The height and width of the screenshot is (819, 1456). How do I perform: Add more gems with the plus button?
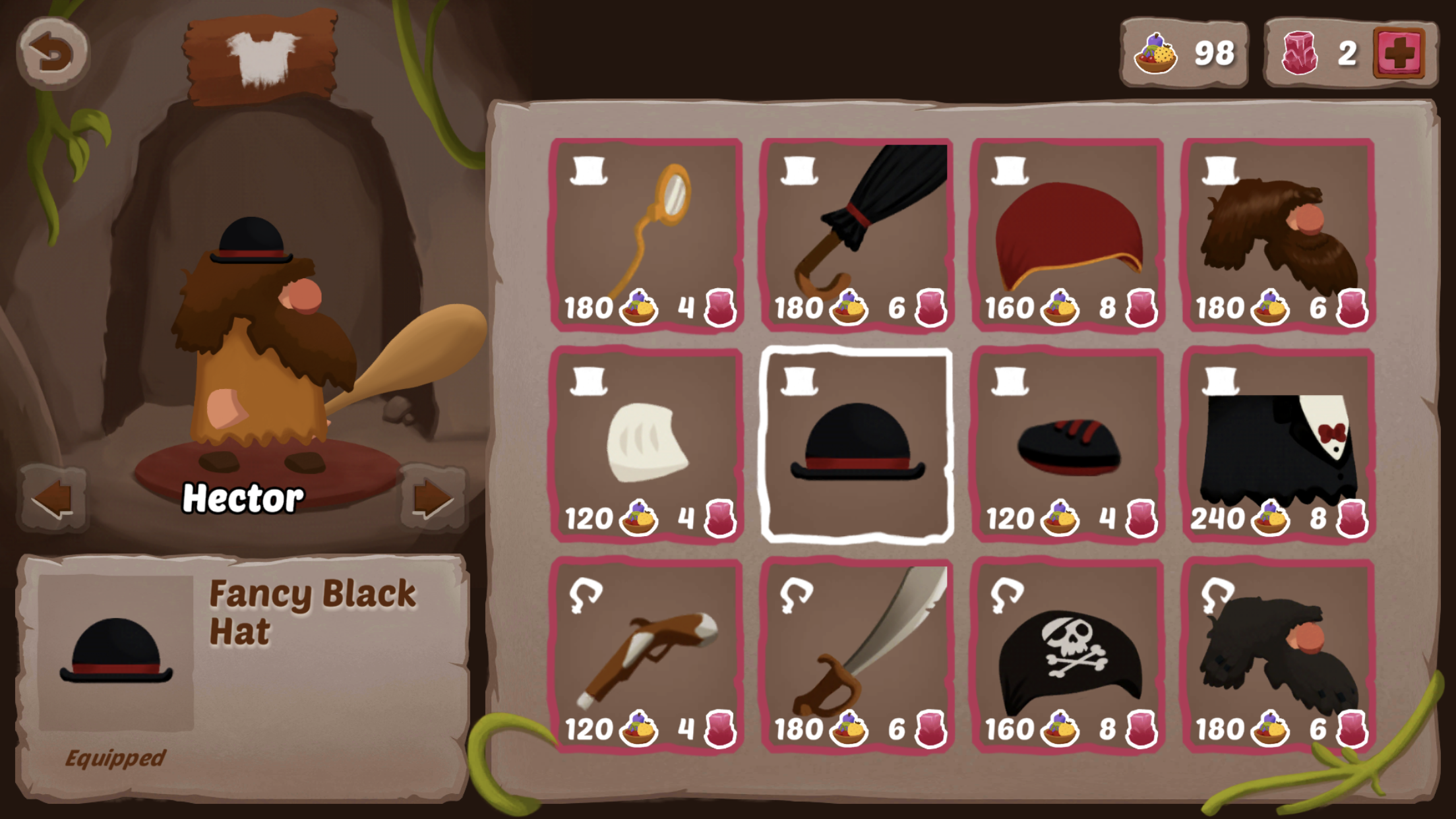[x=1399, y=53]
